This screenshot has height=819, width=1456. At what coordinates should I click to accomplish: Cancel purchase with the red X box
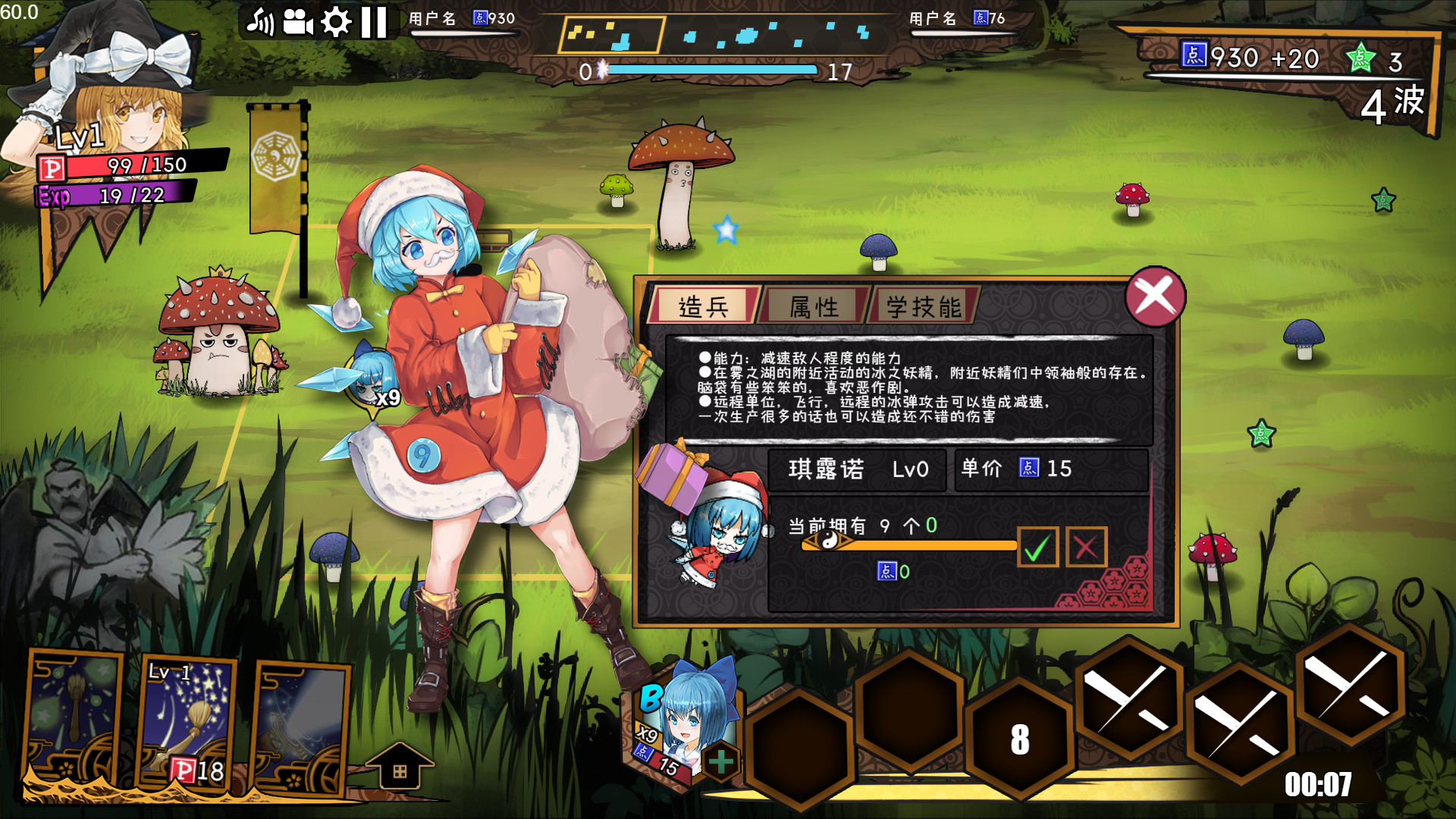1085,547
